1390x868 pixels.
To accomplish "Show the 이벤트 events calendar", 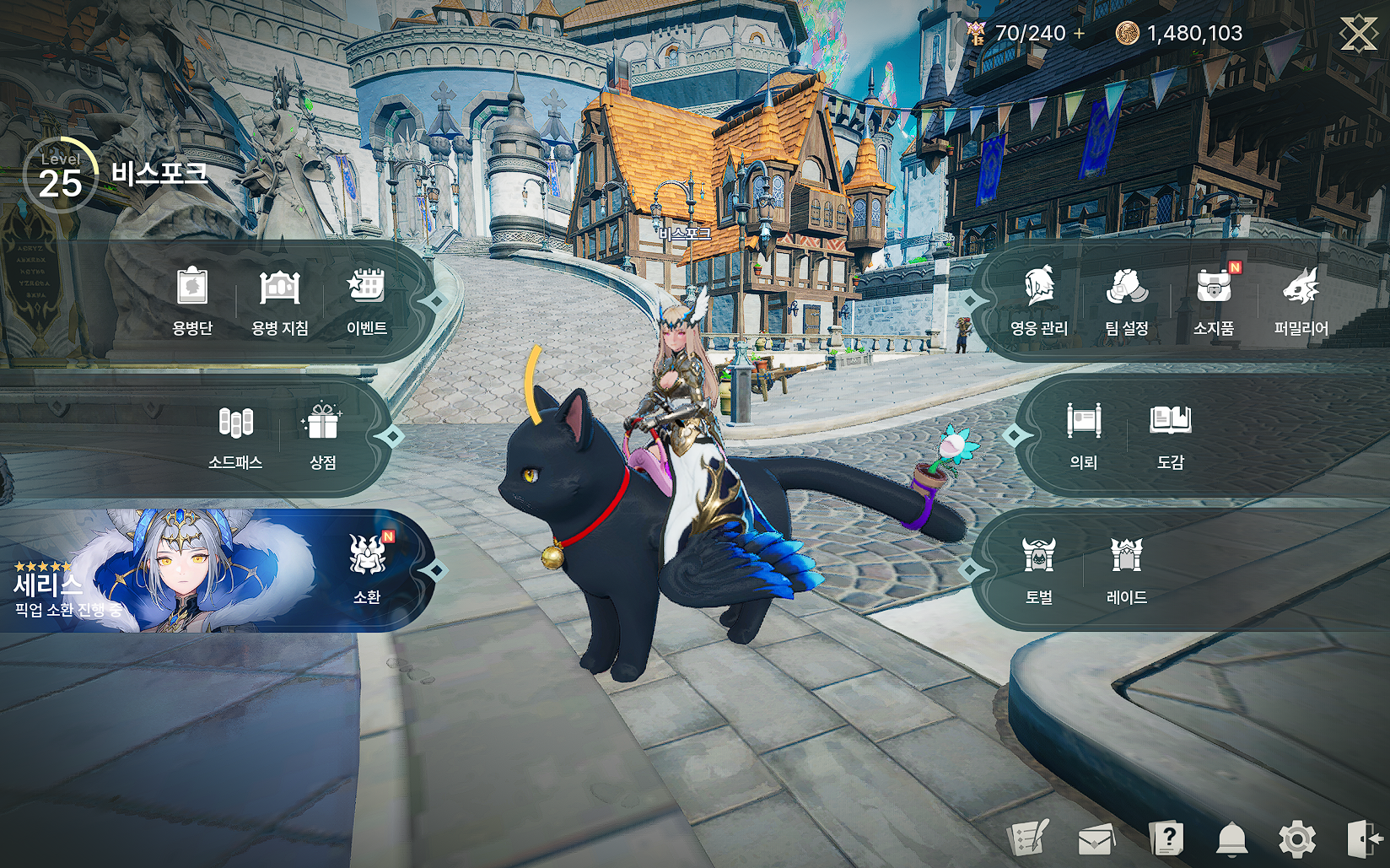I will point(367,299).
